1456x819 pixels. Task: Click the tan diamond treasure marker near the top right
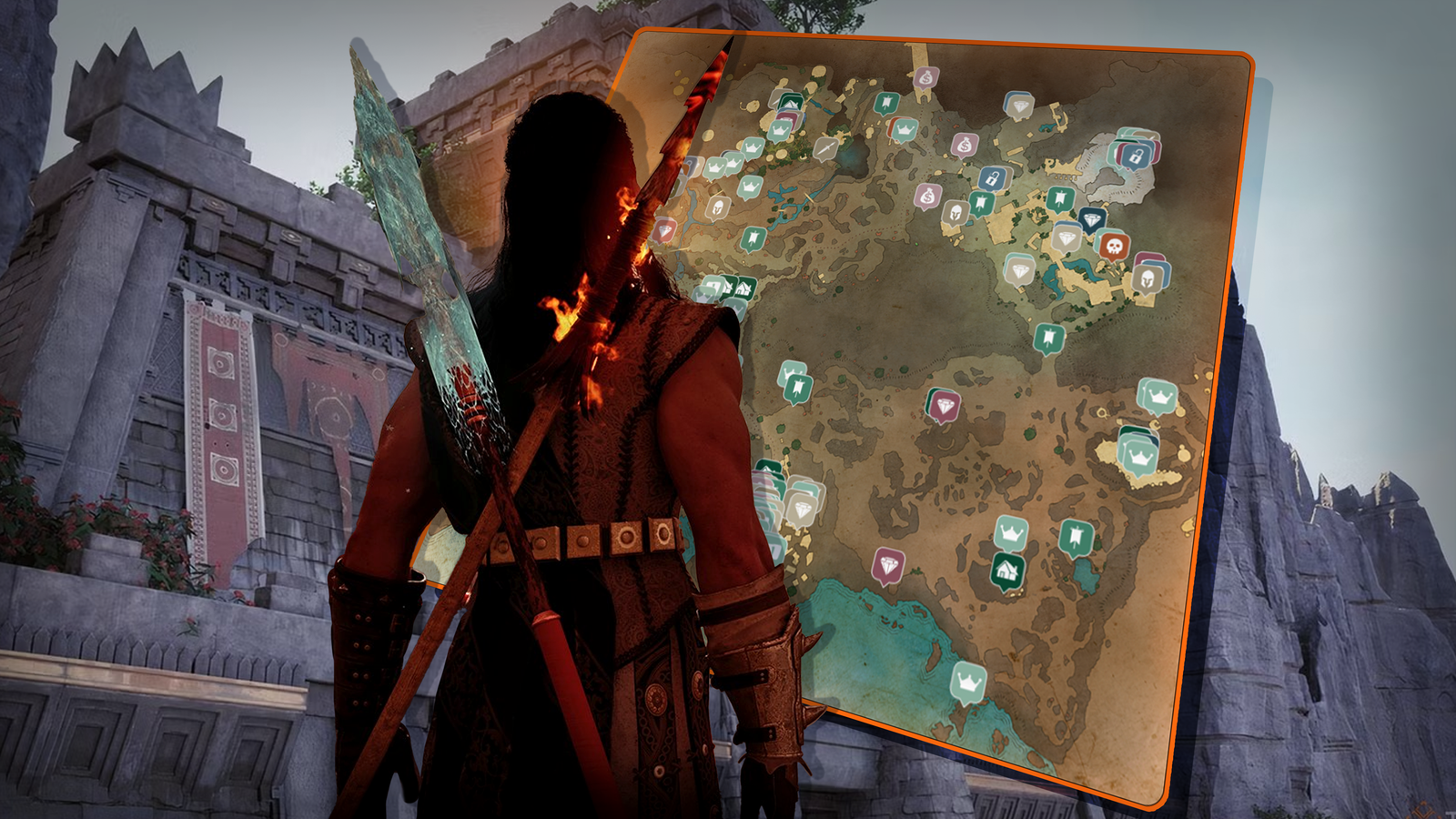(1018, 106)
